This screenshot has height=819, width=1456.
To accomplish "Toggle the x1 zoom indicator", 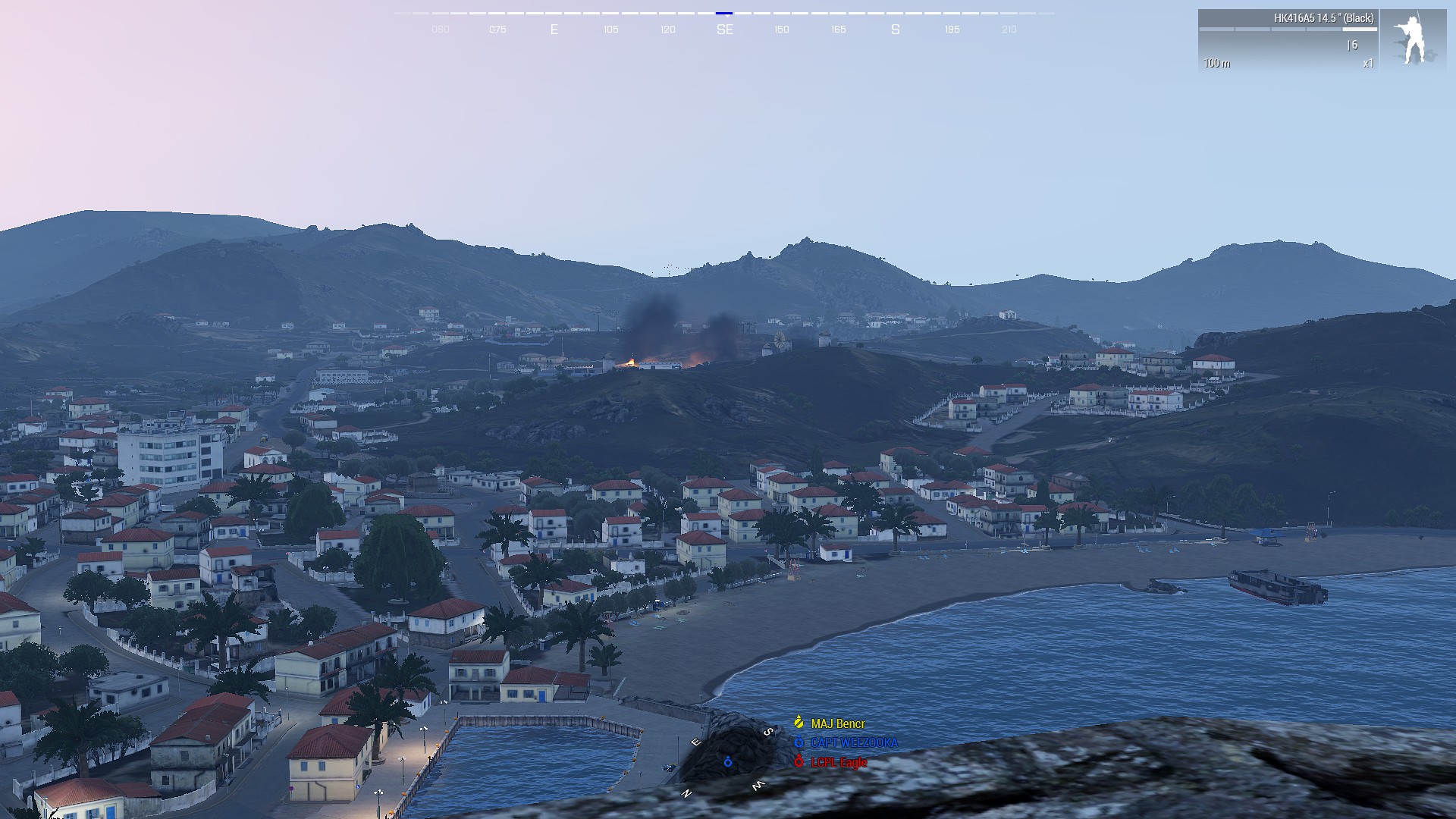I will click(x=1369, y=63).
